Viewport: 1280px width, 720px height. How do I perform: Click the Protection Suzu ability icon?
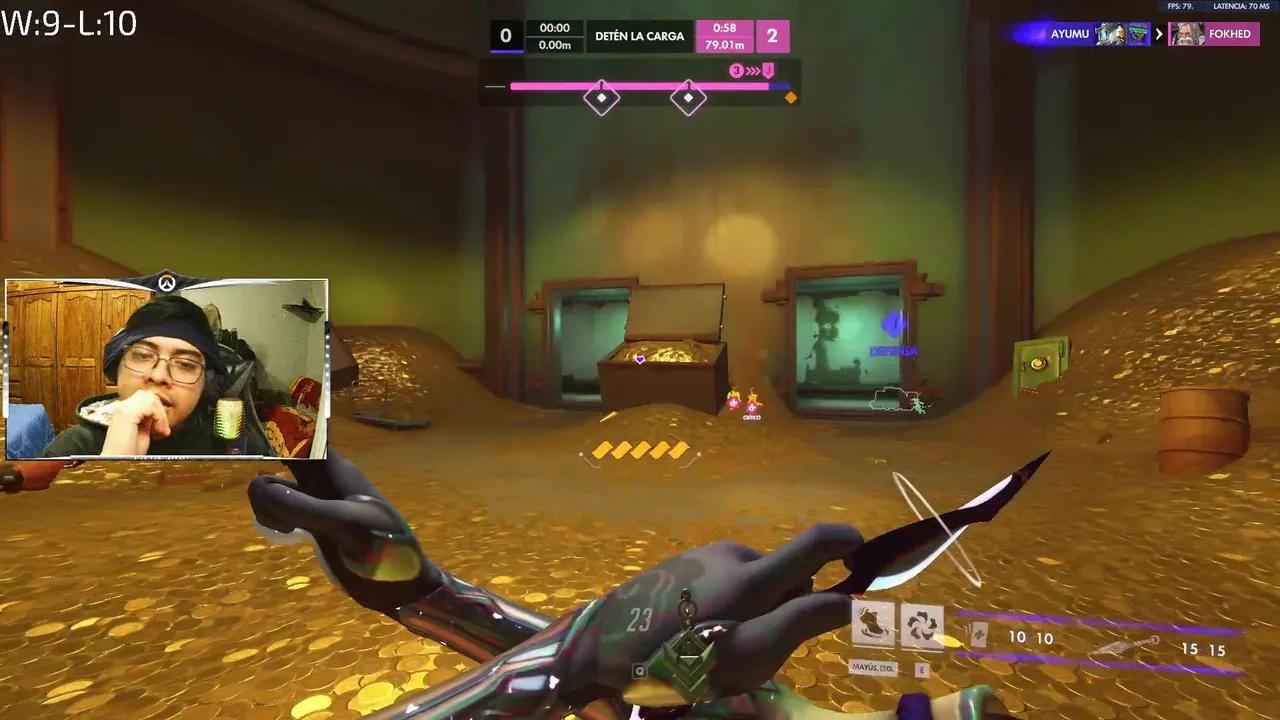tap(921, 627)
